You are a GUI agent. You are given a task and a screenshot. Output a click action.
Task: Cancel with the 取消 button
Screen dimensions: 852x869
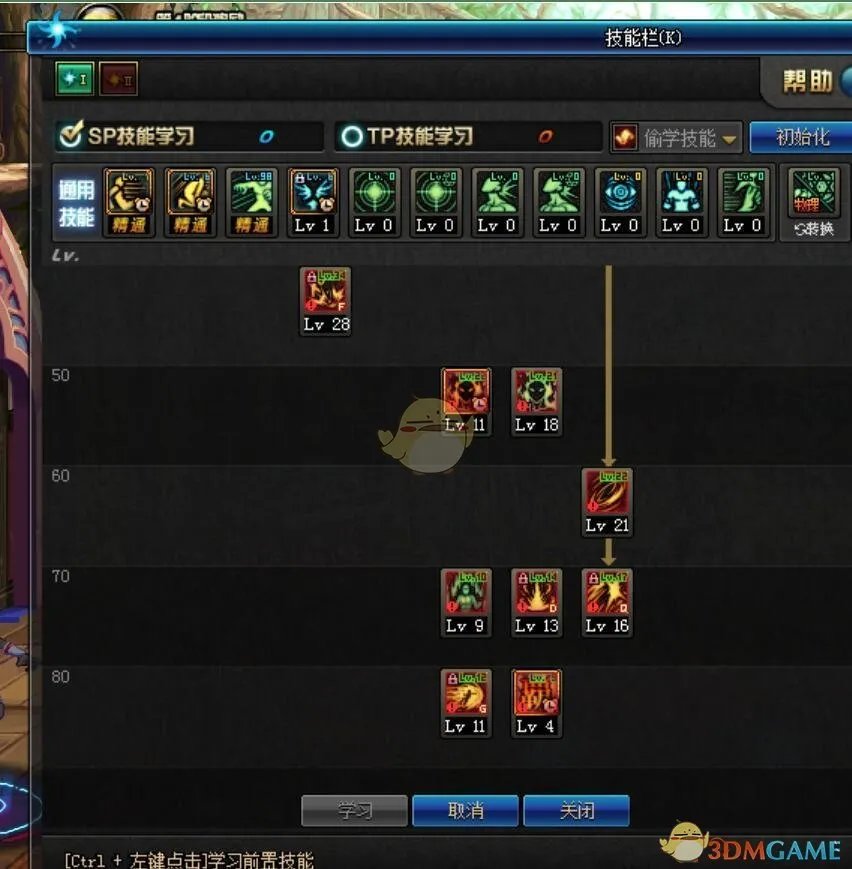[465, 810]
